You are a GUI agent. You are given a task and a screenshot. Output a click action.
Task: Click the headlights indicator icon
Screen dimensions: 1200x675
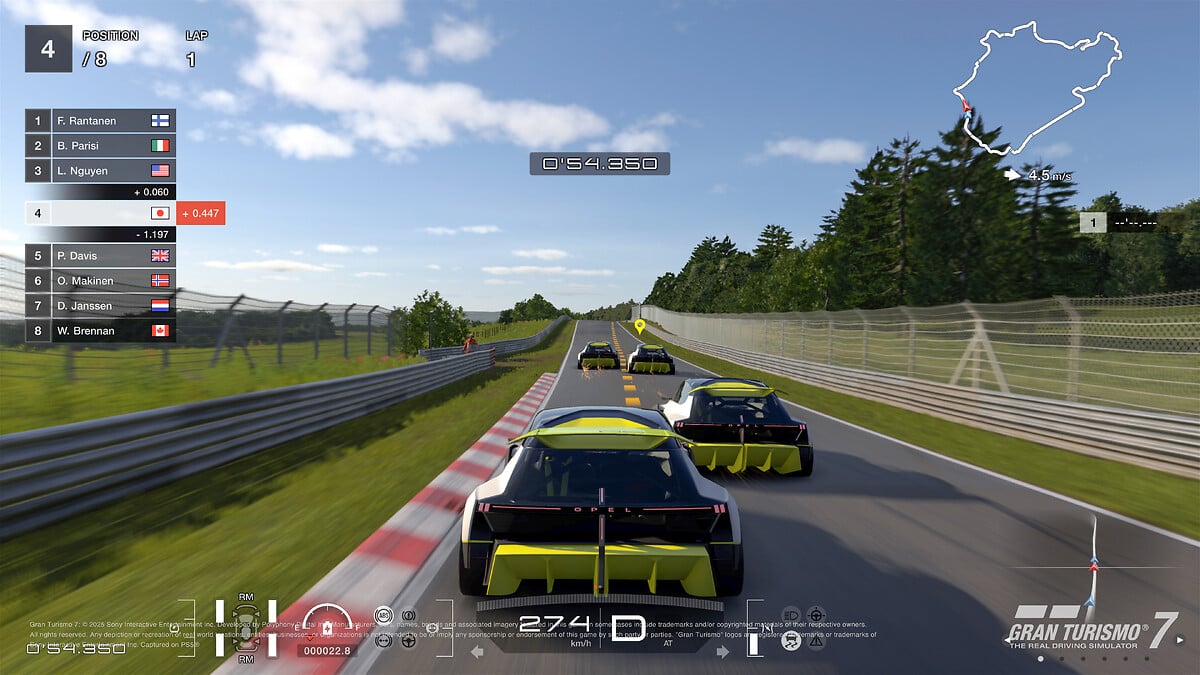tap(790, 614)
